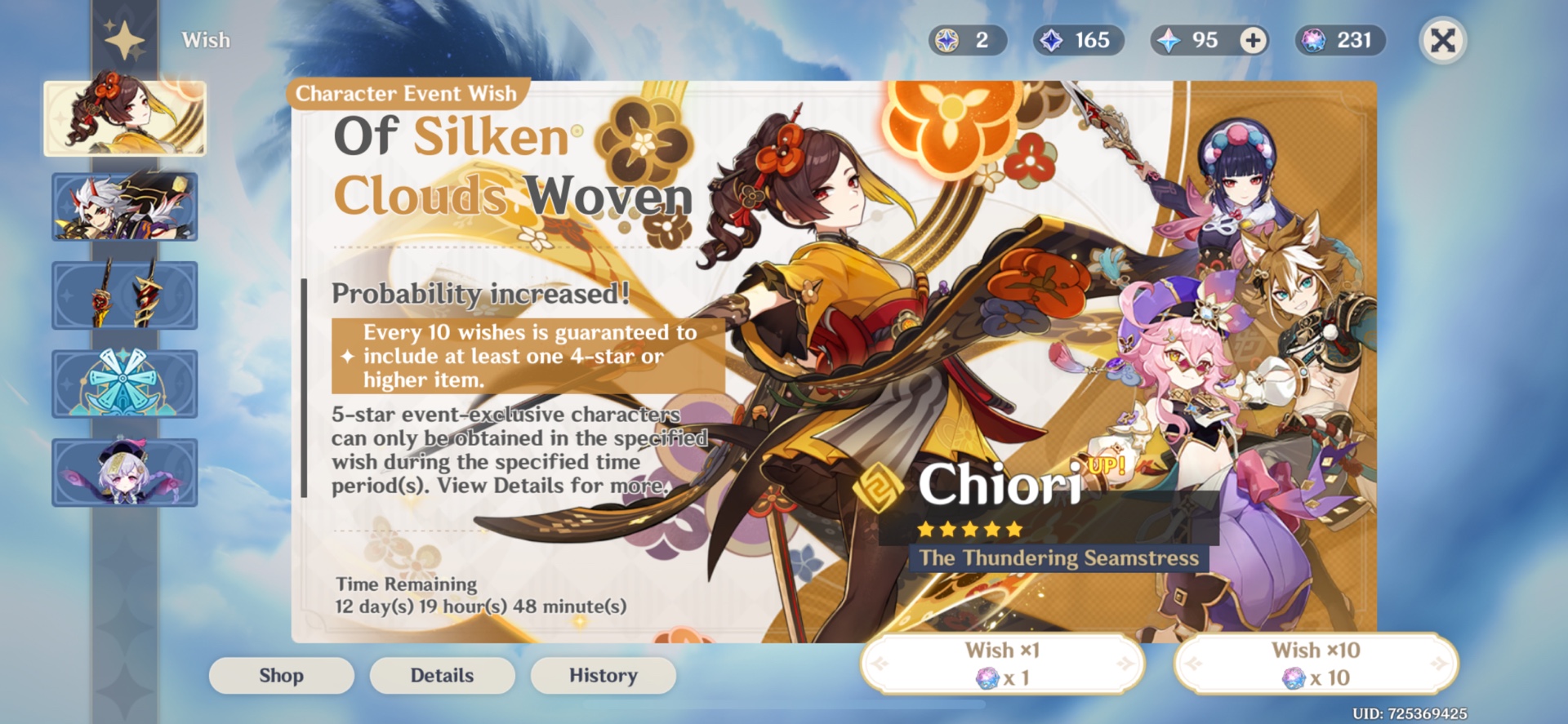Select the Epitome Invocation weapon banner thumbnail

point(124,294)
